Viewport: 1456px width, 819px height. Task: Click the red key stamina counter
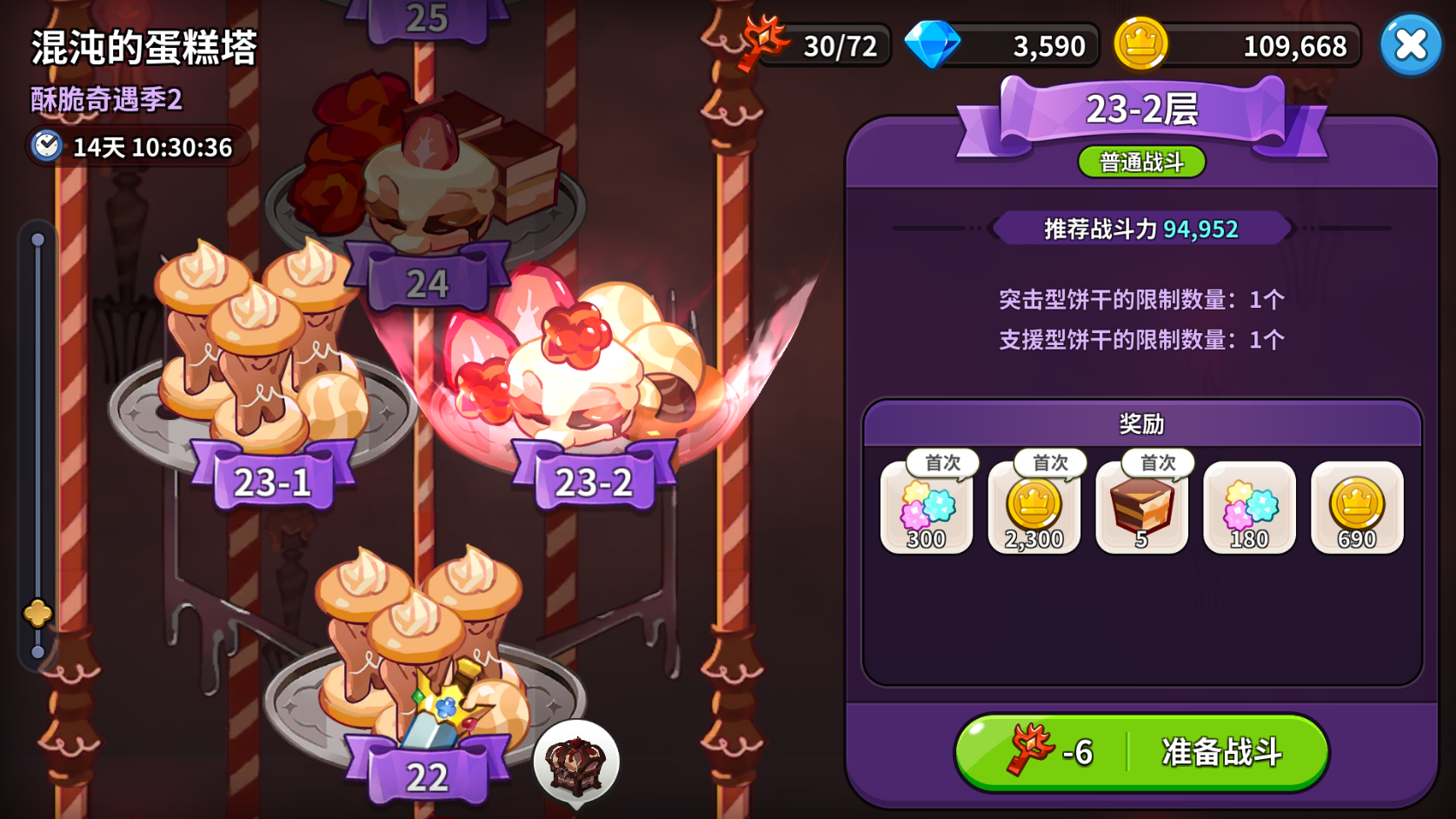coord(817,45)
